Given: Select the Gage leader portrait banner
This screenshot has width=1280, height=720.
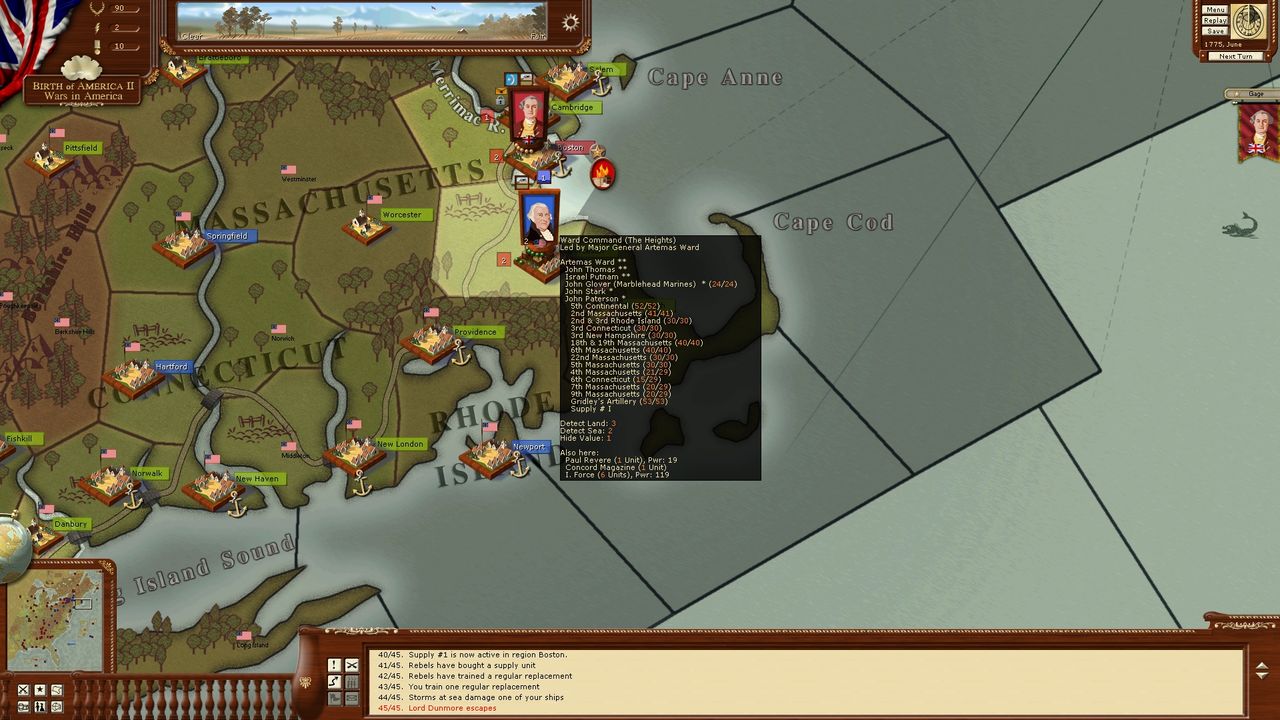Looking at the screenshot, I should click(1258, 130).
